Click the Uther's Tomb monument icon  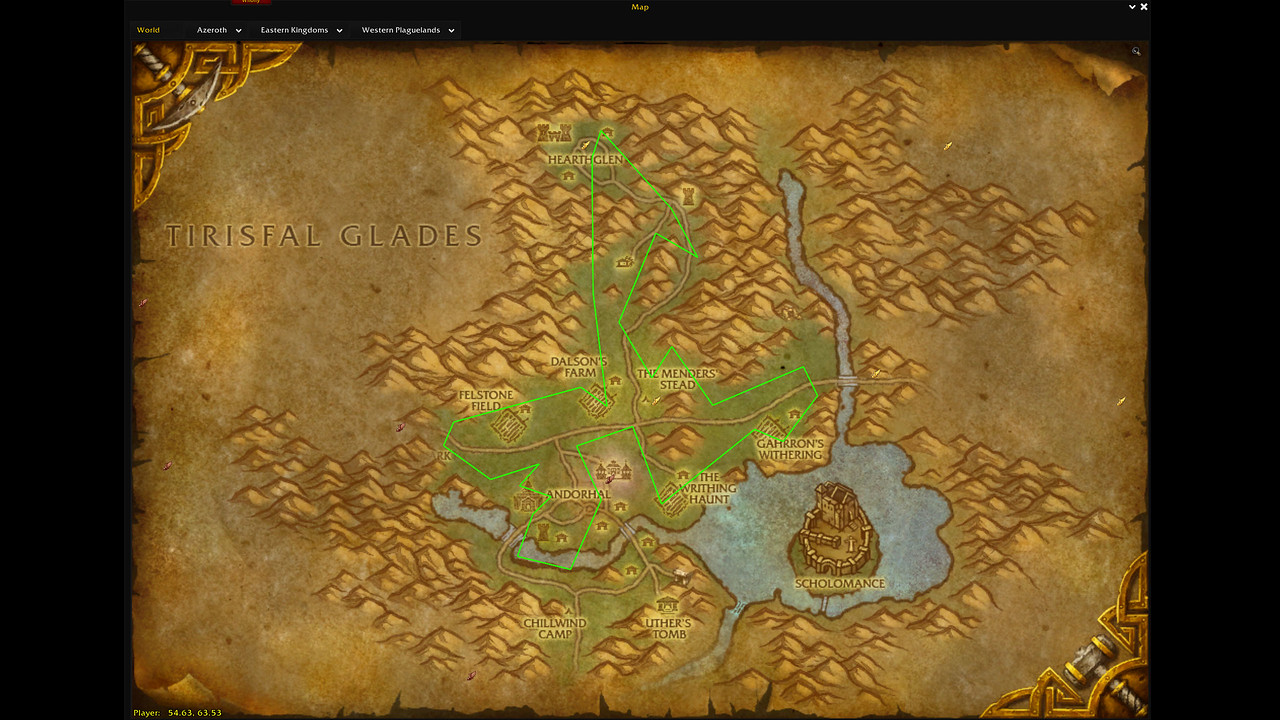668,607
